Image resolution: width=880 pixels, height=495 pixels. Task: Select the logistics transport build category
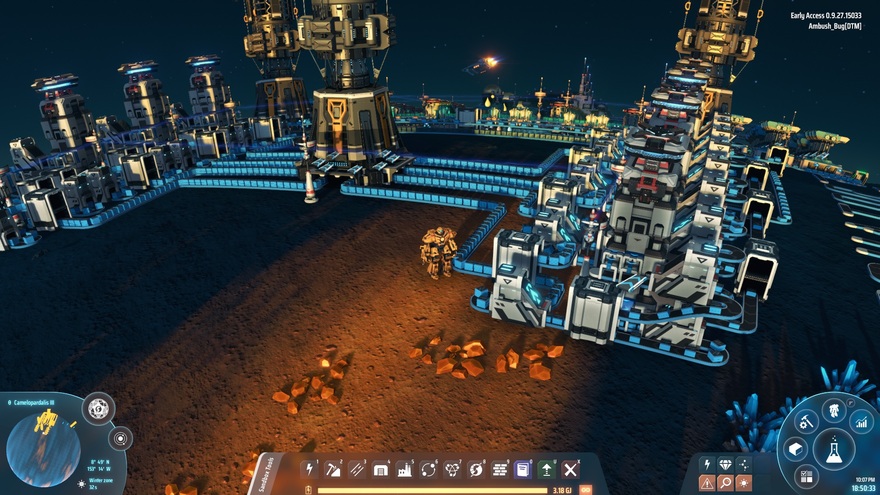click(x=429, y=469)
